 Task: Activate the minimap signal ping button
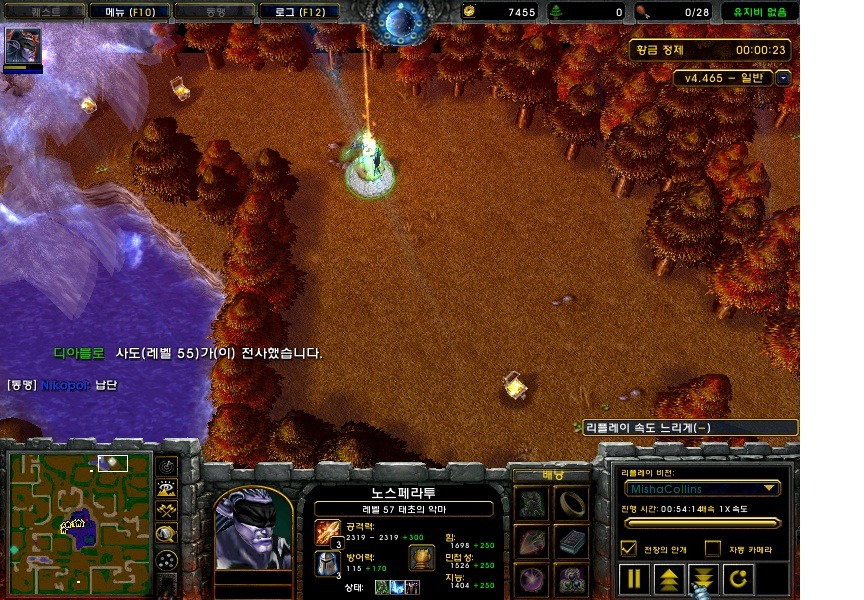coord(167,466)
